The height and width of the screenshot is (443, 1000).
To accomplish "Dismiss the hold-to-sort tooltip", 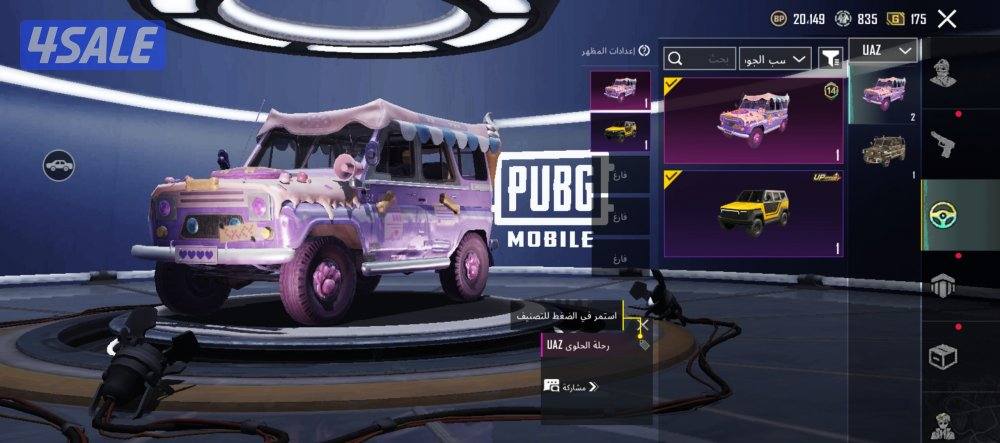I will click(x=645, y=325).
